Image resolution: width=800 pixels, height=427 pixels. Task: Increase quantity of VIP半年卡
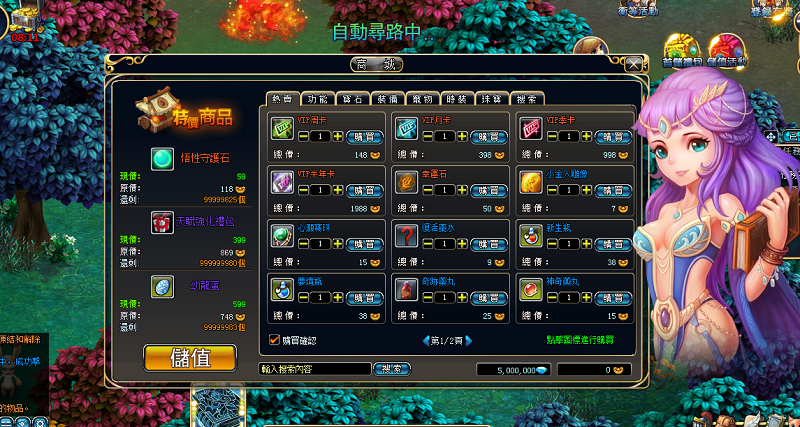point(337,190)
